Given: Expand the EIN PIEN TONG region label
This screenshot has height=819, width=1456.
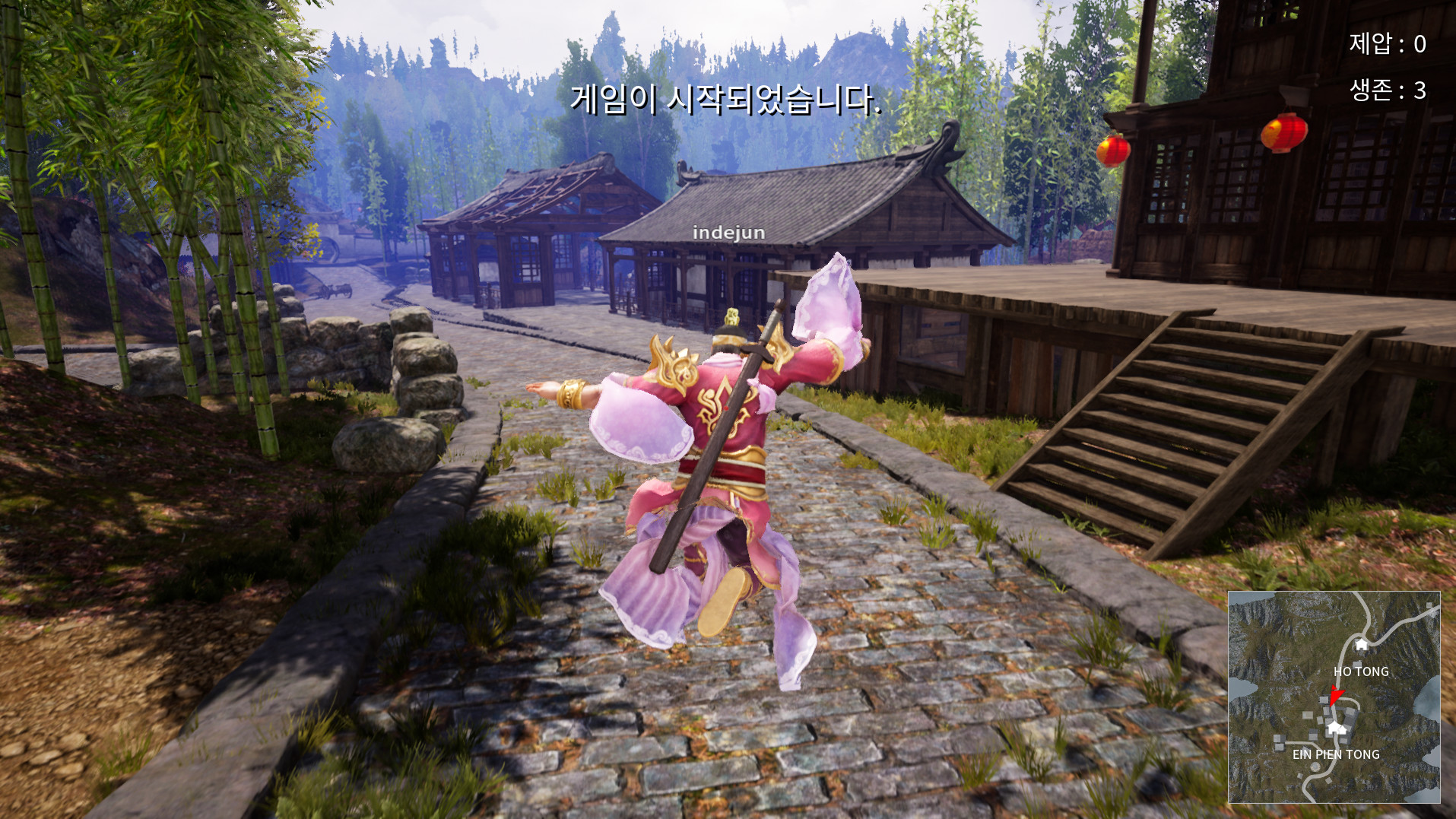Looking at the screenshot, I should (1335, 754).
